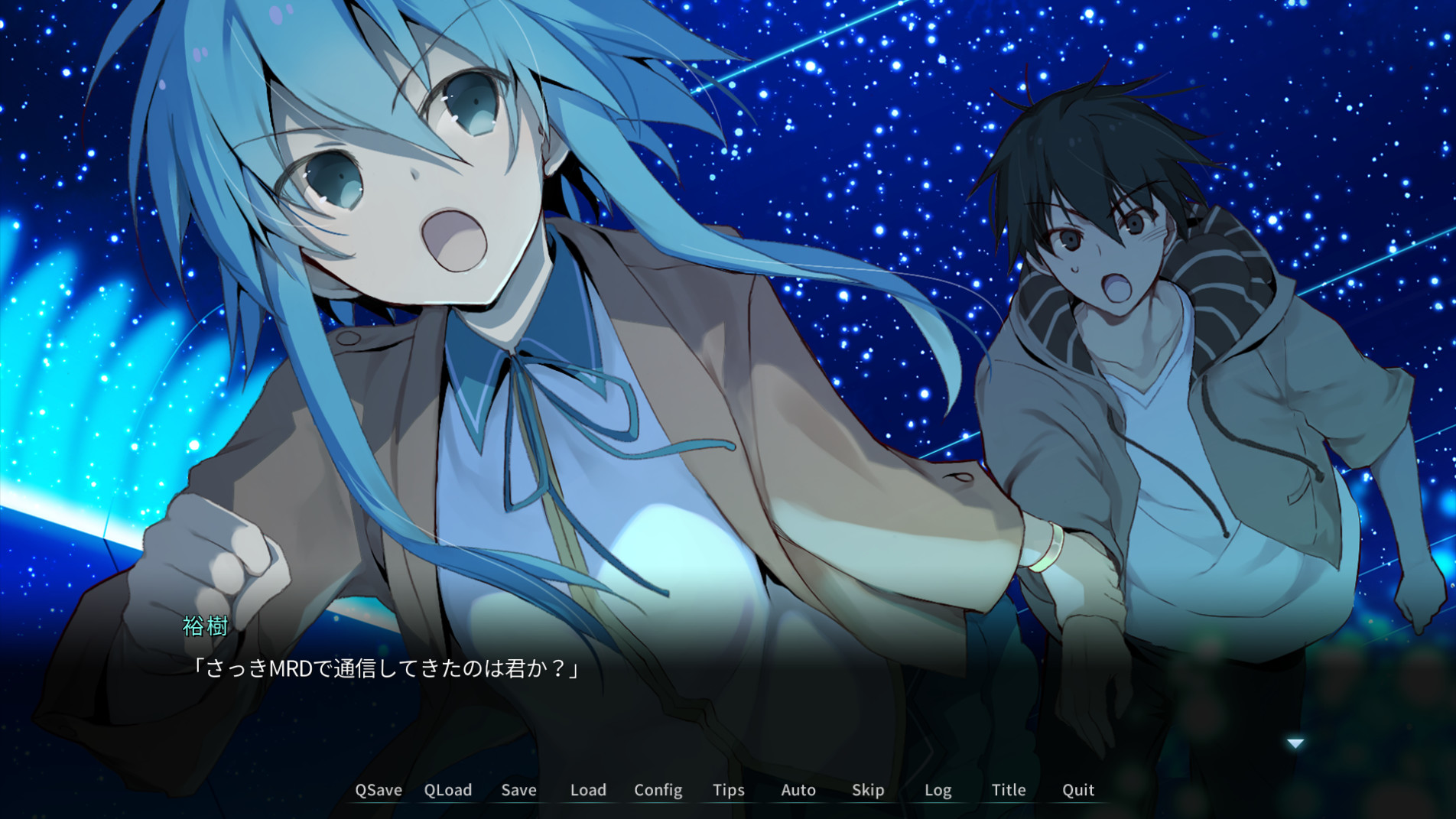Open the Load screen
This screenshot has width=1456, height=819.
pyautogui.click(x=587, y=790)
